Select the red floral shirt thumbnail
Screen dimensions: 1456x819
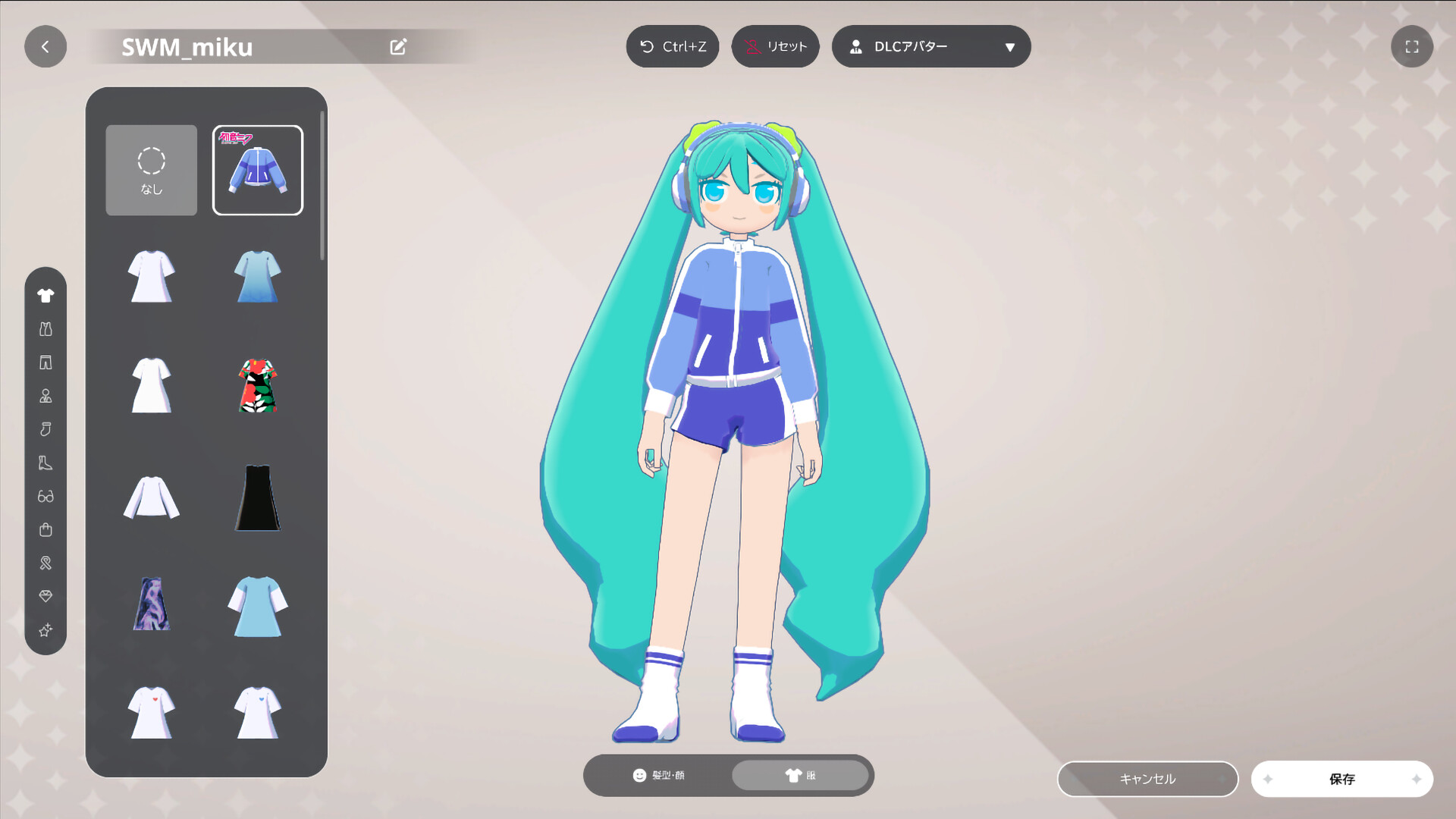(257, 387)
